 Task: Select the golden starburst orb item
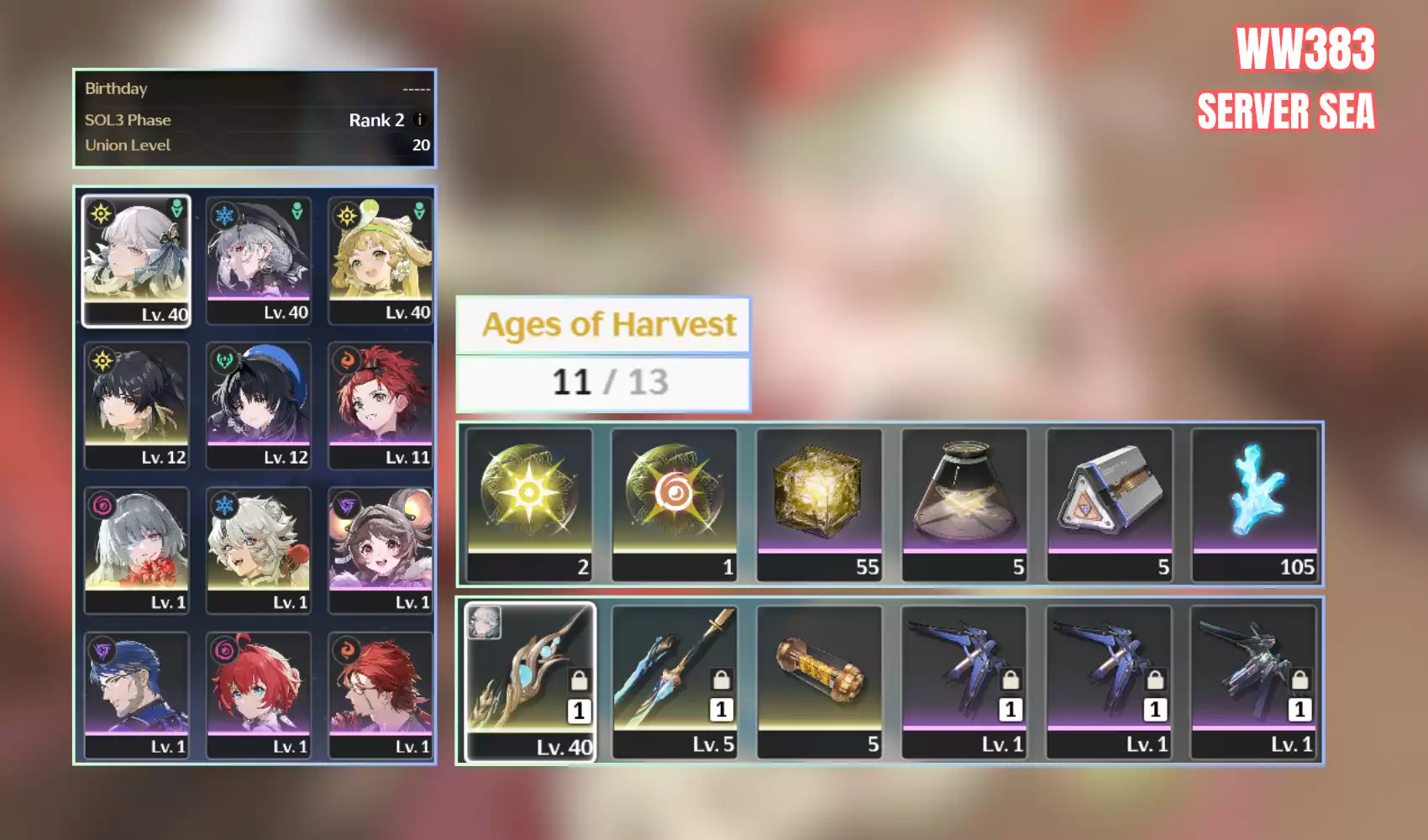pyautogui.click(x=529, y=504)
